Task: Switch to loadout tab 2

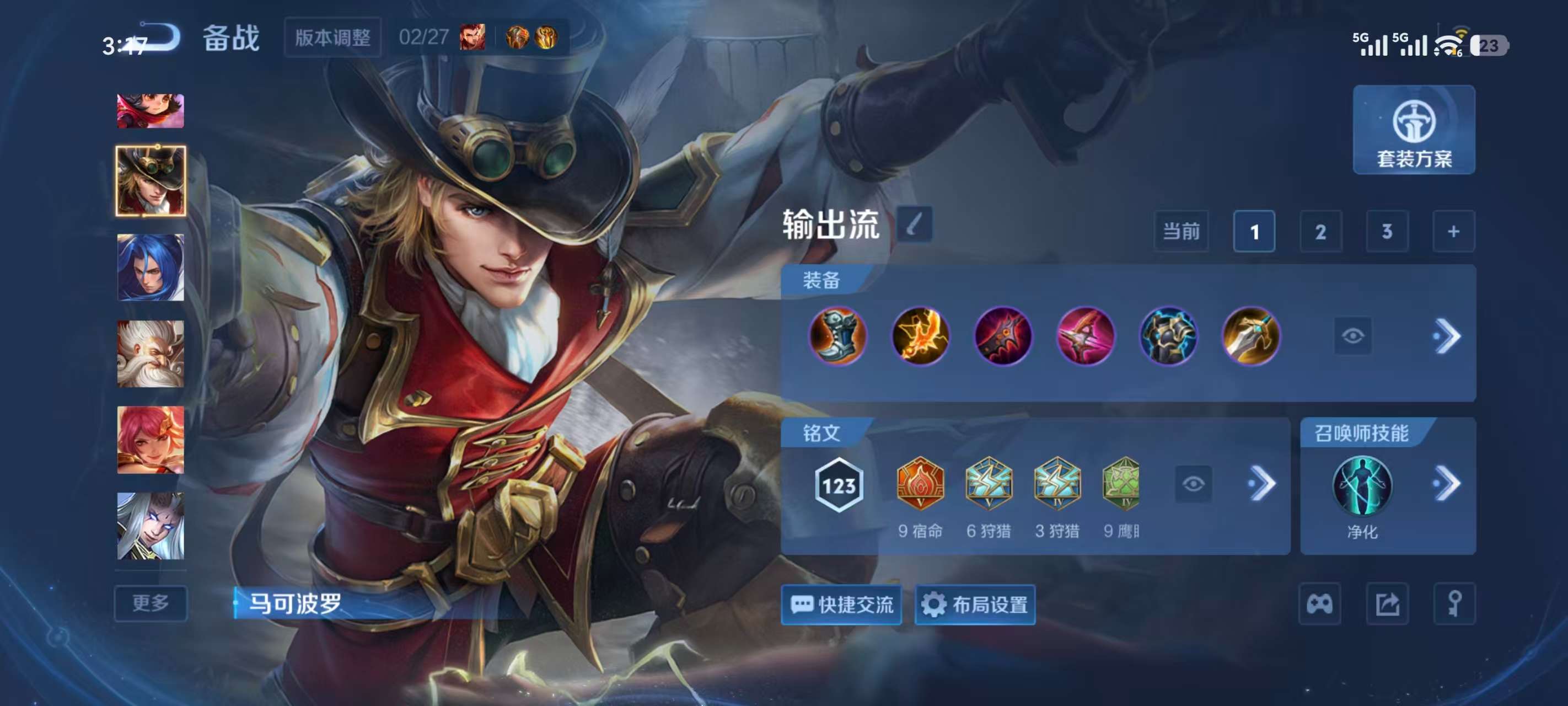Action: (x=1321, y=232)
